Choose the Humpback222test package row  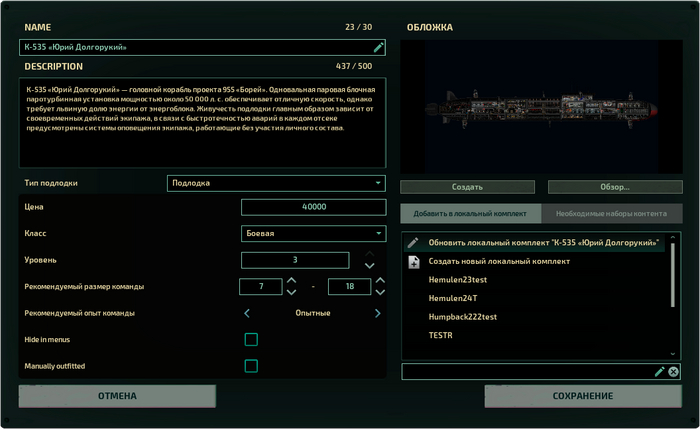462,317
